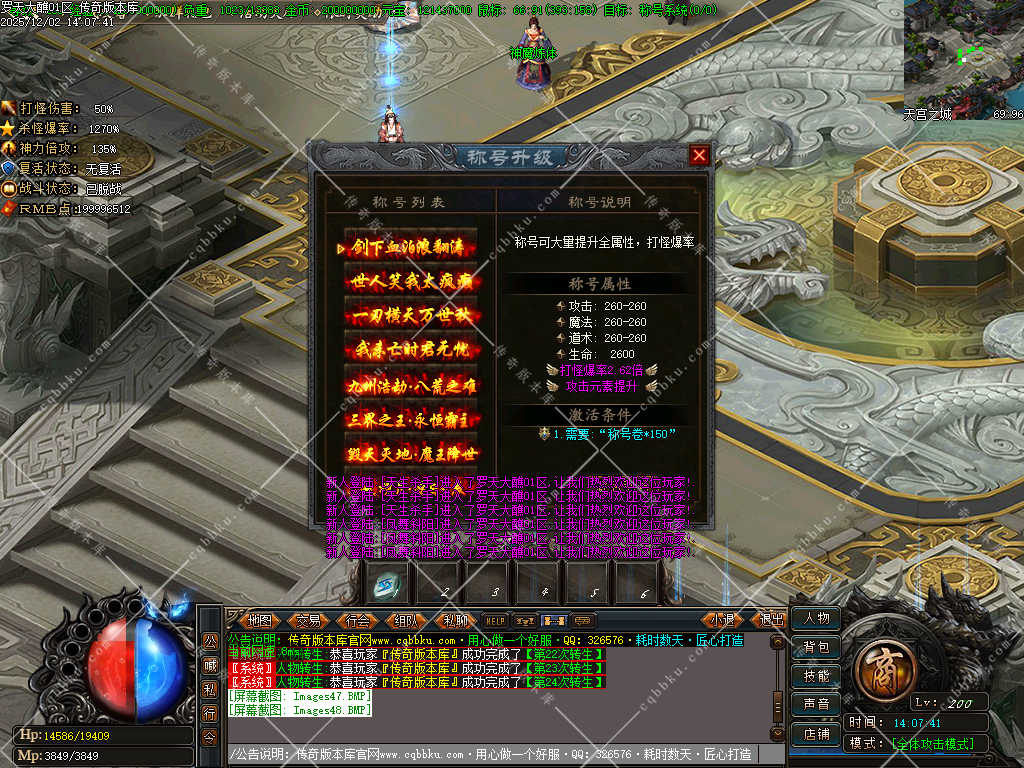The width and height of the screenshot is (1024, 768).
Task: Switch to 私聊 private chat
Action: click(456, 620)
